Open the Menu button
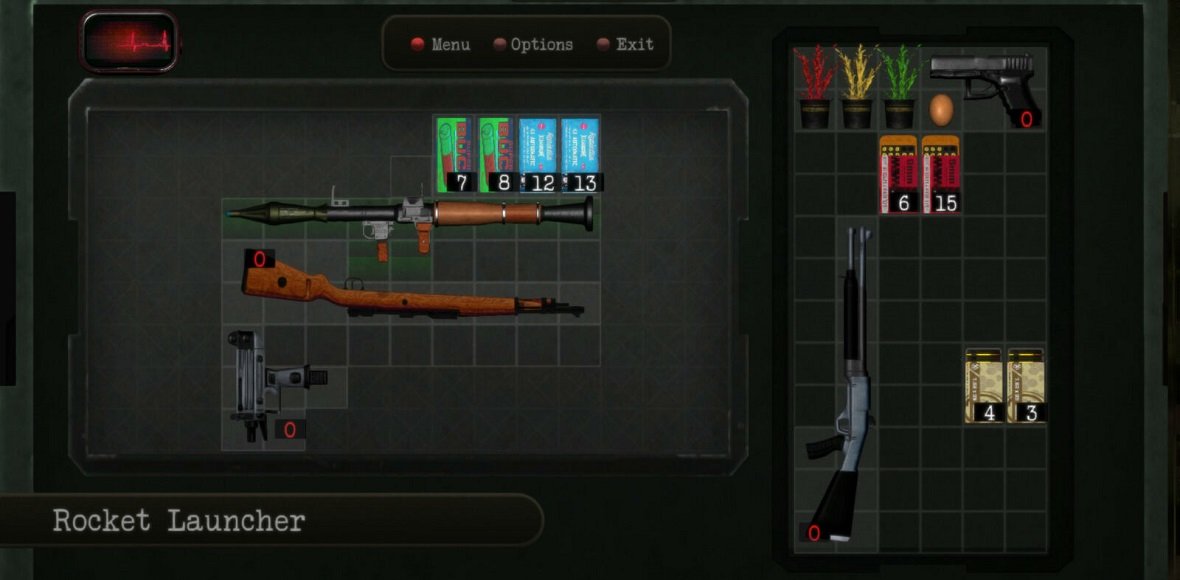This screenshot has height=580, width=1180. (441, 45)
